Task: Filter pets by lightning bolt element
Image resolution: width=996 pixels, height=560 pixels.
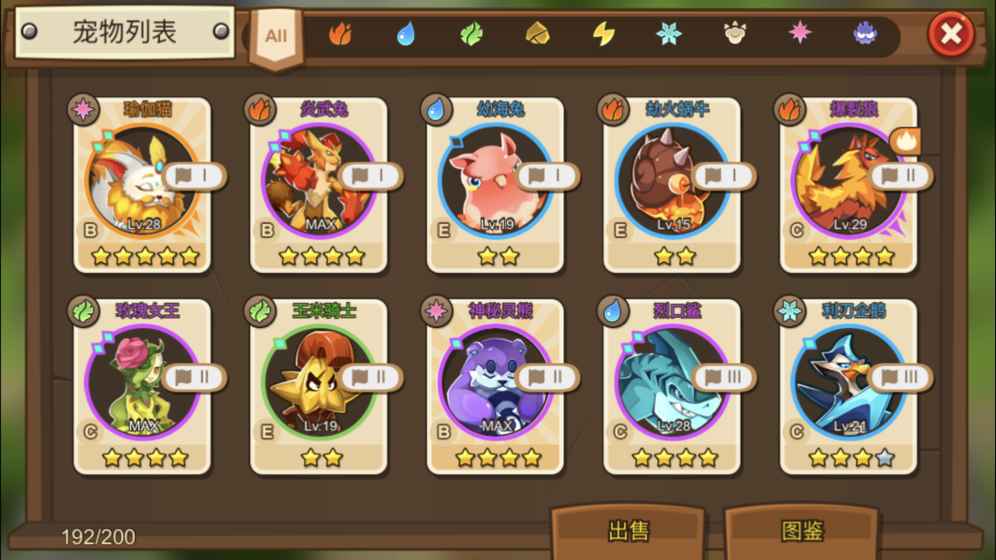Action: point(603,35)
